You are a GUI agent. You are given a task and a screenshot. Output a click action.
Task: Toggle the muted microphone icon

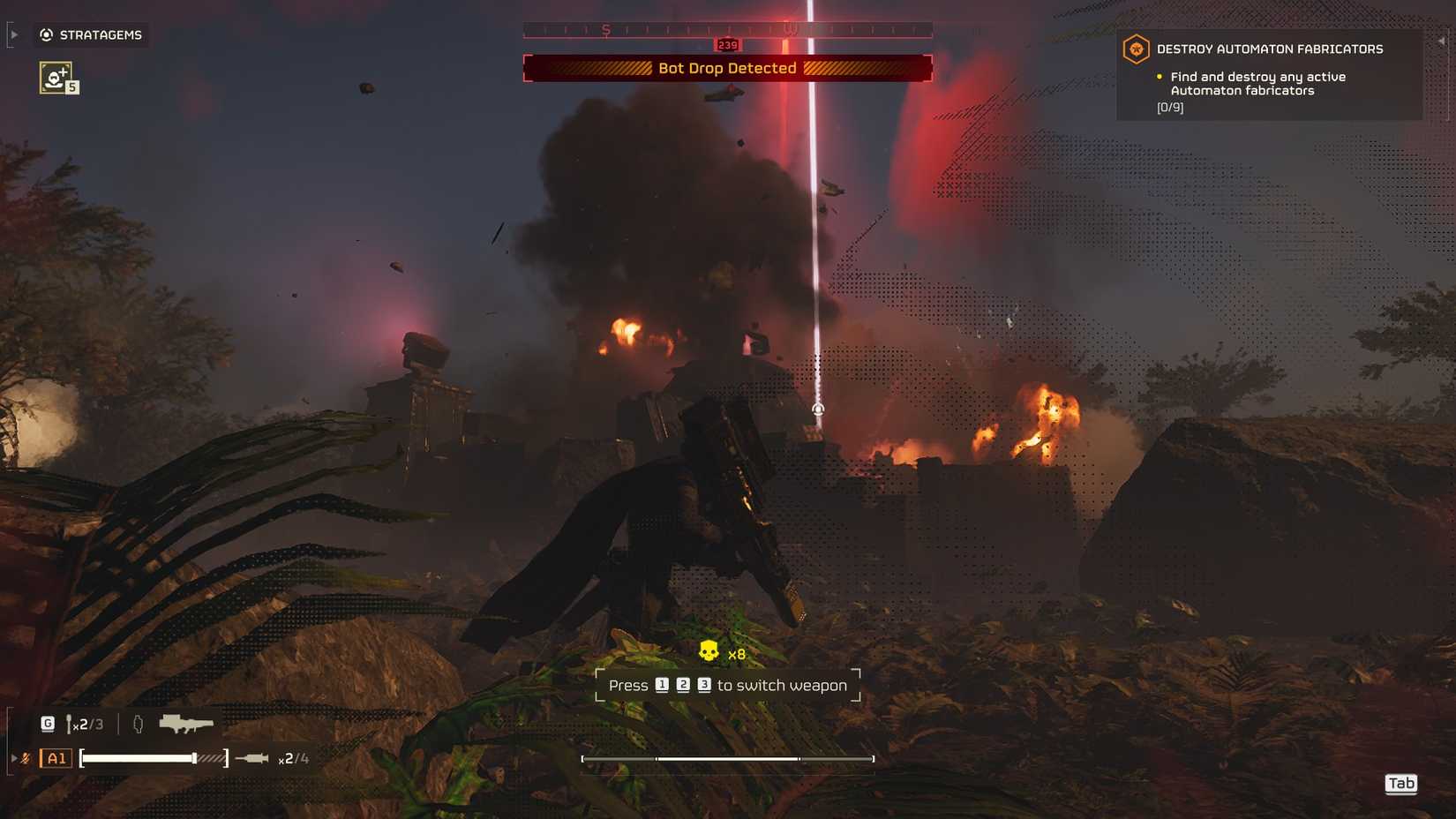25,757
